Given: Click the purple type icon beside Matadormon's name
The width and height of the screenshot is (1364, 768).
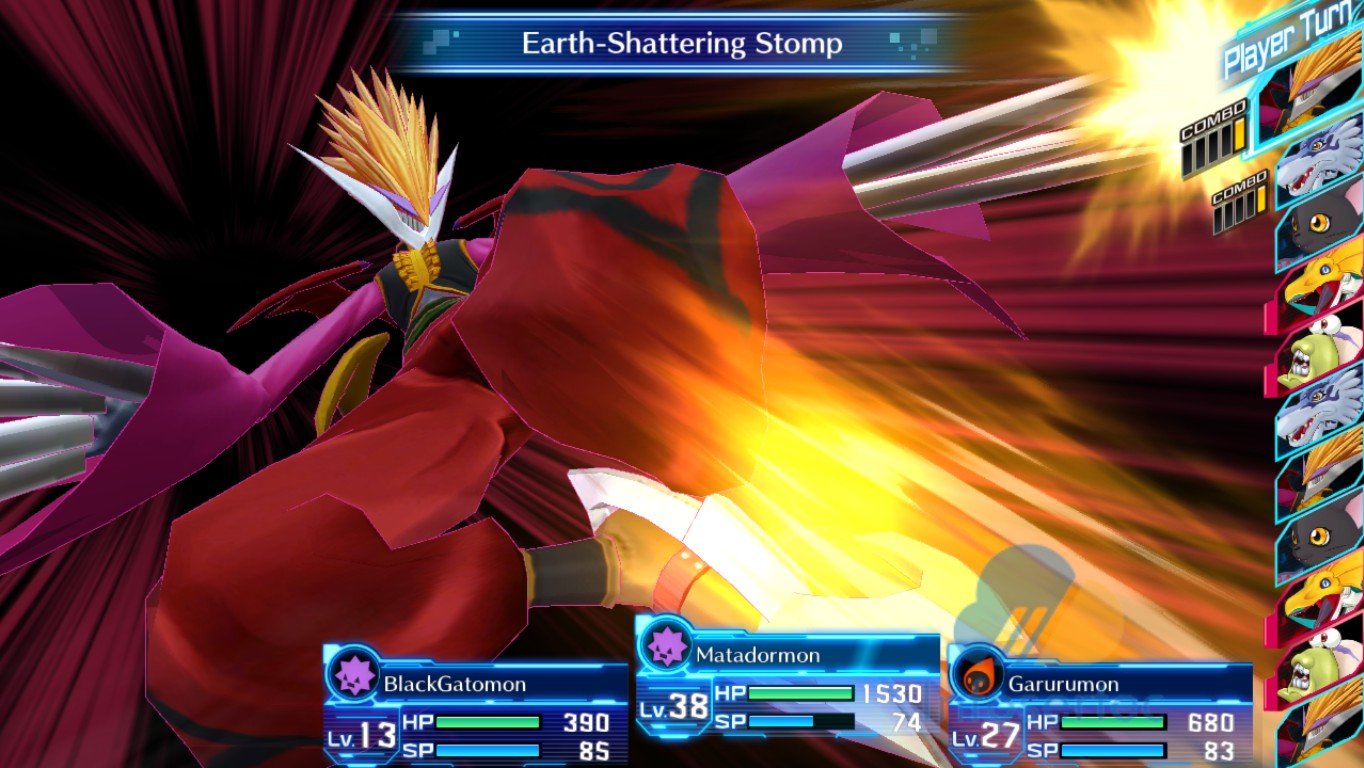Looking at the screenshot, I should (665, 646).
